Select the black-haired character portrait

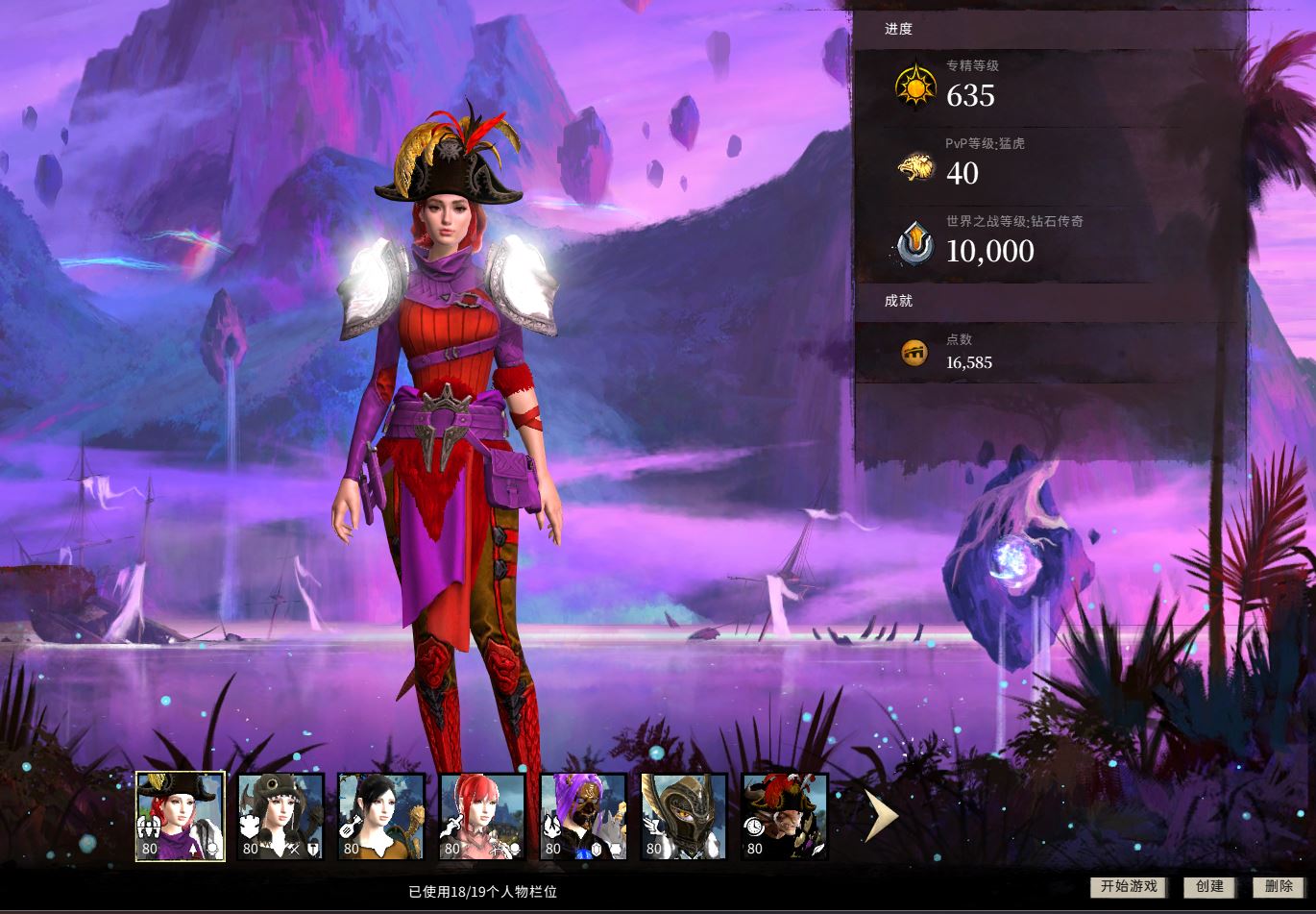pos(381,817)
